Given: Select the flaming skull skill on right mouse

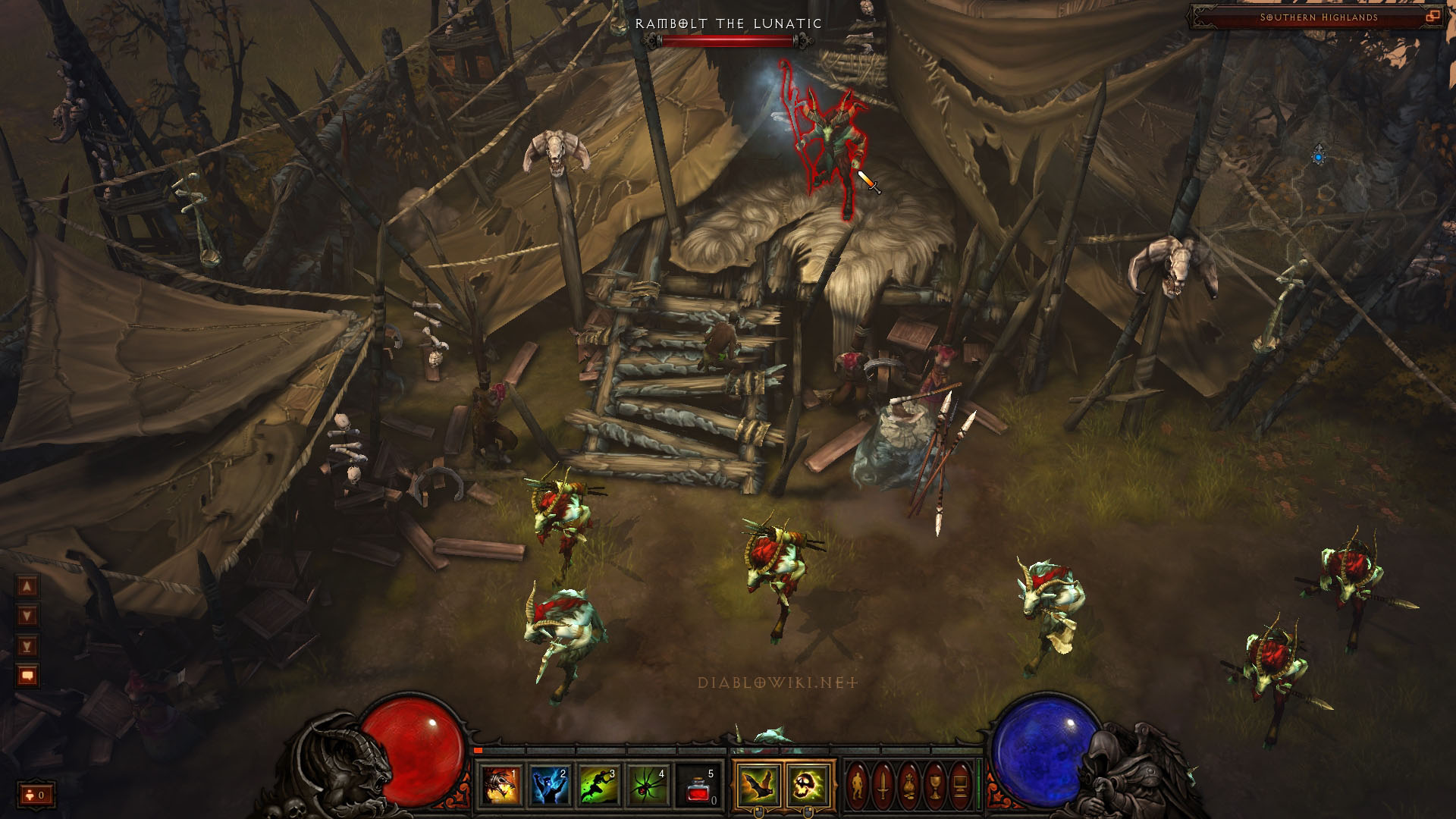Looking at the screenshot, I should [x=808, y=785].
